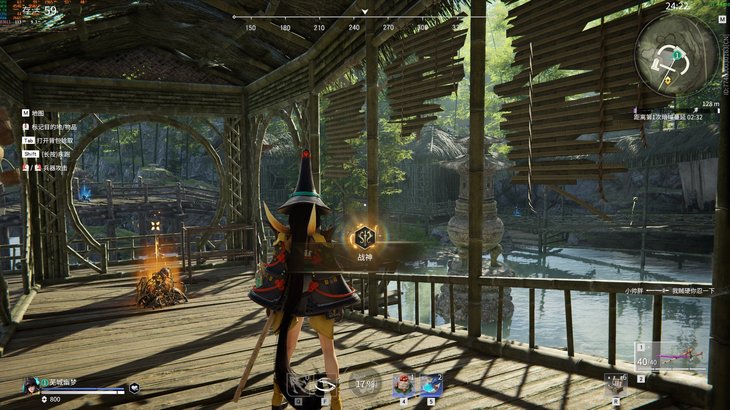Activate the hero skill icon
The image size is (730, 410).
(297, 383)
